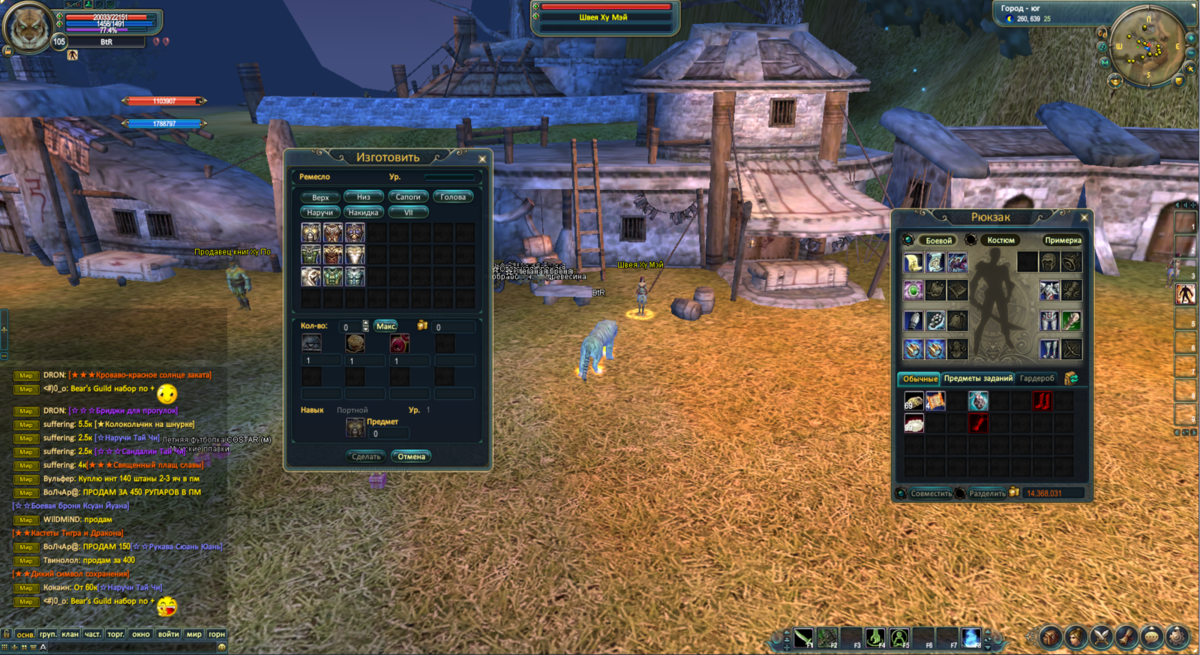The height and width of the screenshot is (655, 1200).
Task: Click the tiger character portrait
Action: pyautogui.click(x=27, y=27)
